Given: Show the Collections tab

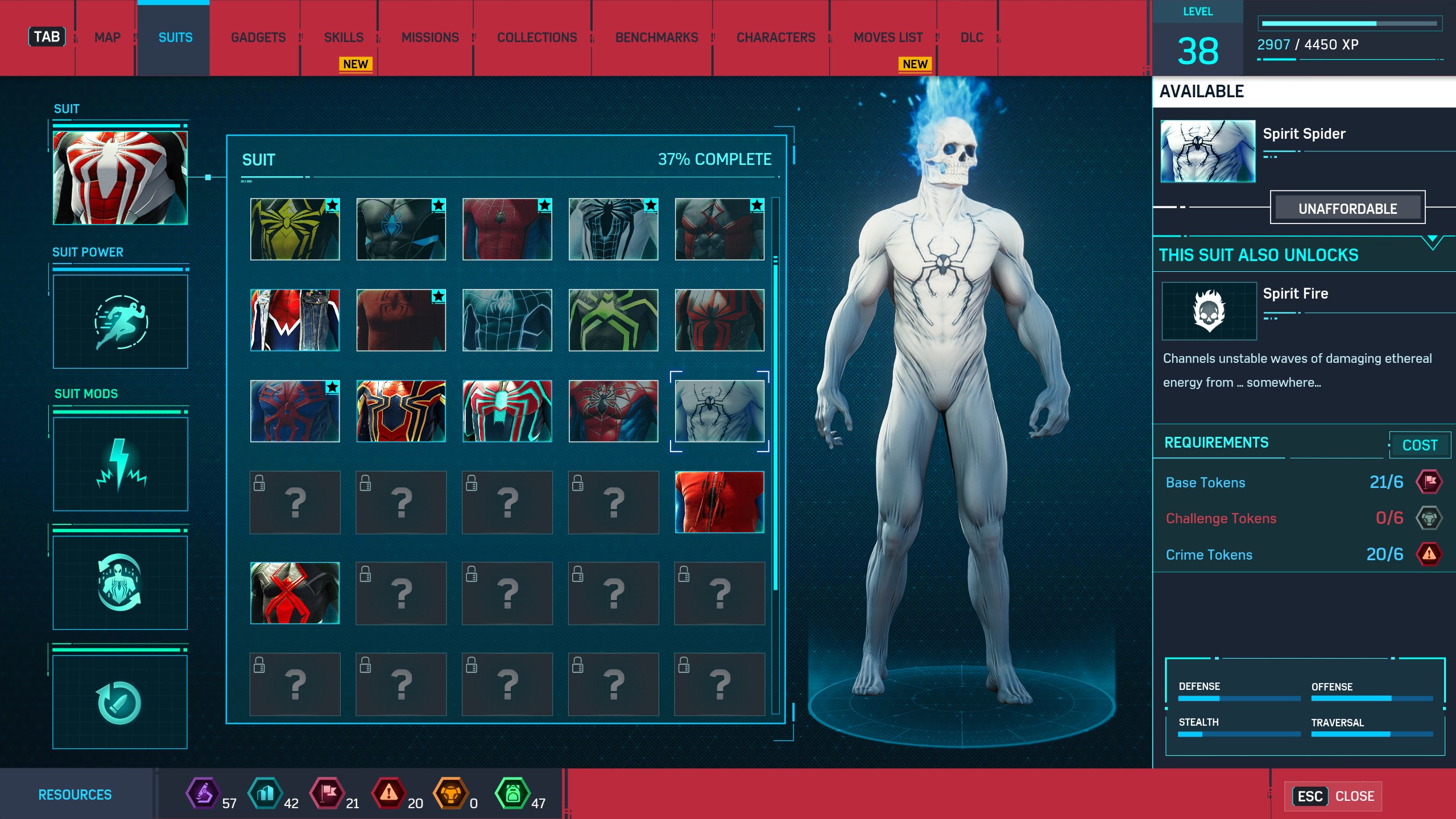Looking at the screenshot, I should pos(537,38).
